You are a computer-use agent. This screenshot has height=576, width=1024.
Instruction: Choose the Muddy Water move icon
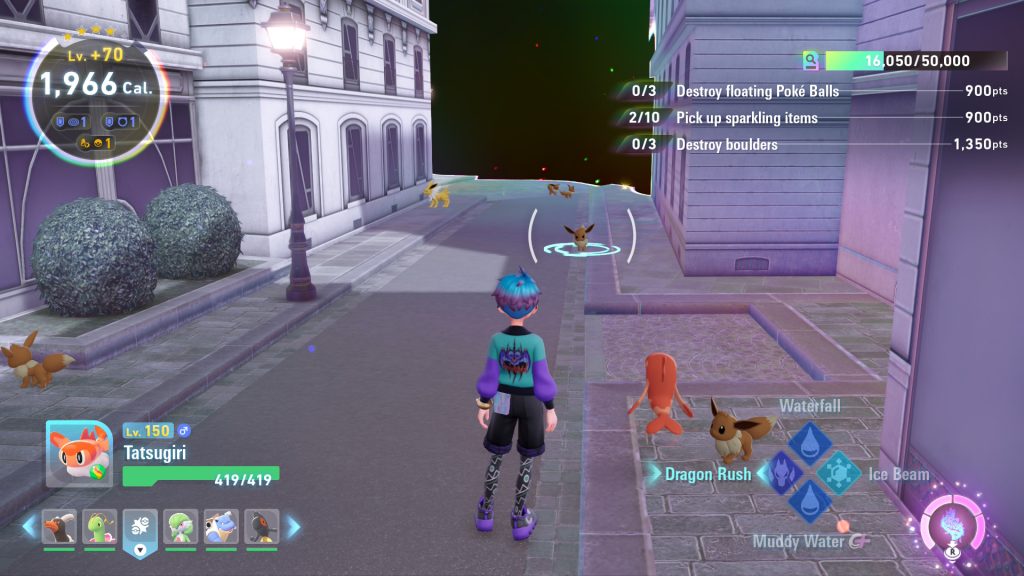coord(808,501)
